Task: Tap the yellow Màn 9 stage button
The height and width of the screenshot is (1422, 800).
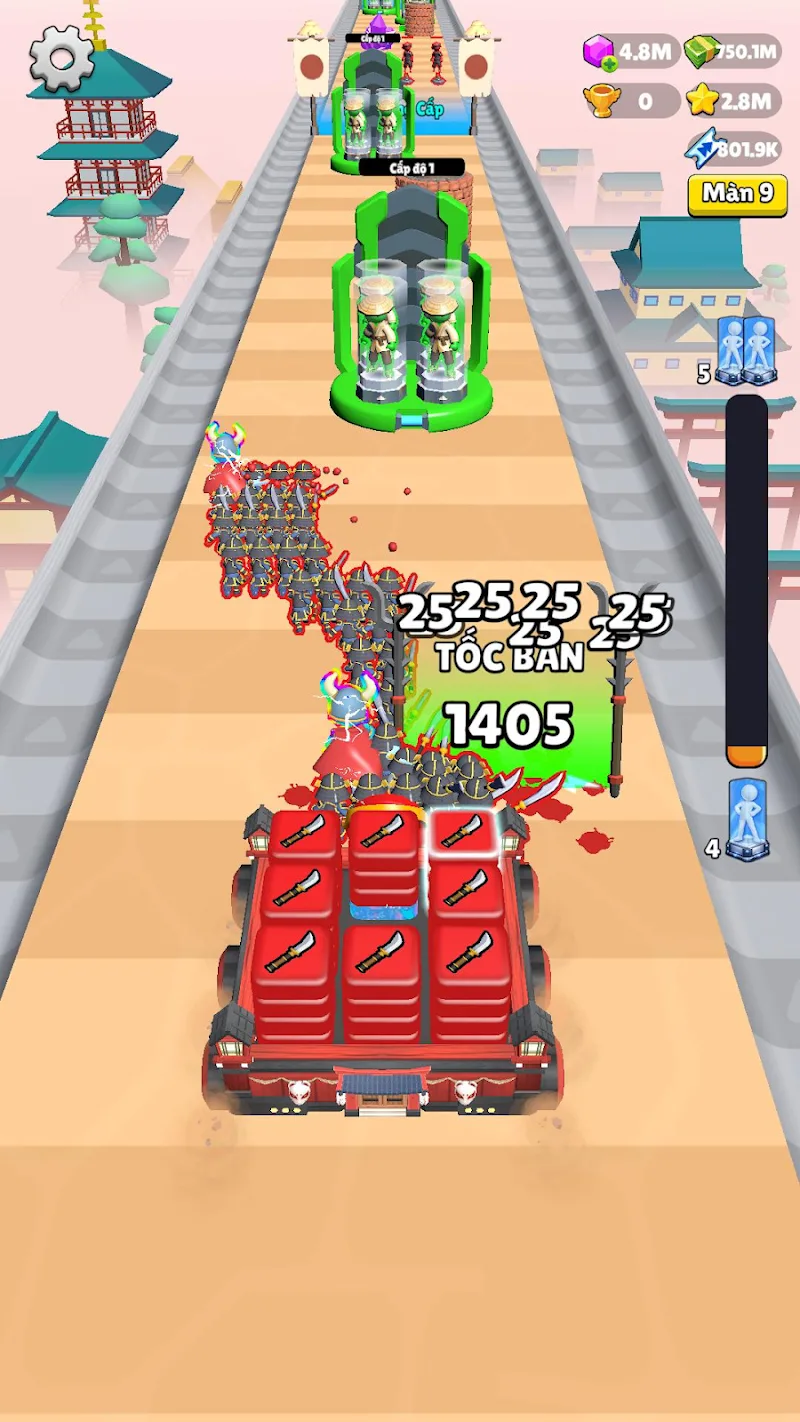Action: [737, 194]
